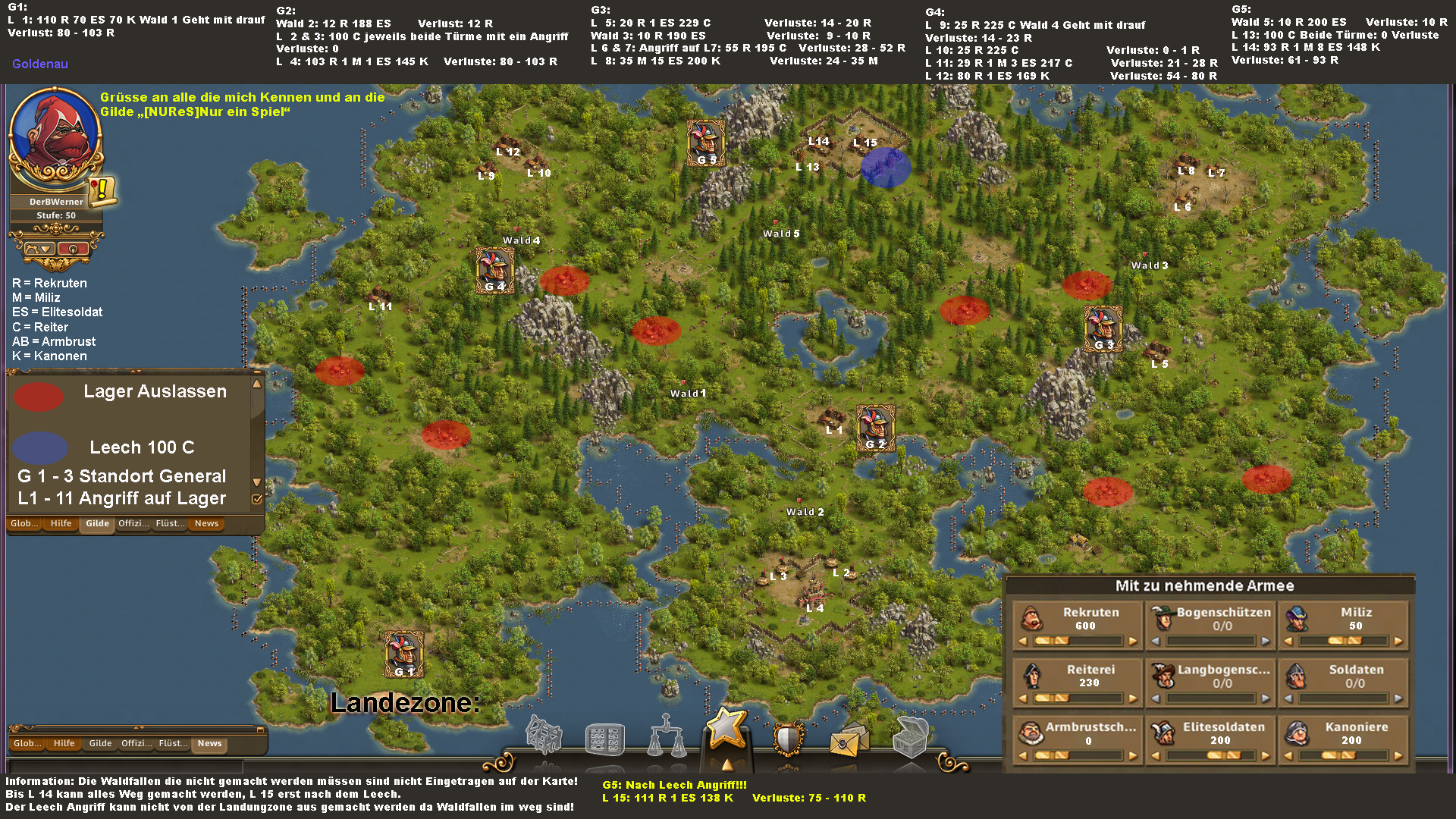This screenshot has width=1456, height=819.
Task: Toggle the checkbox in the legend chat panel
Action: (x=257, y=499)
